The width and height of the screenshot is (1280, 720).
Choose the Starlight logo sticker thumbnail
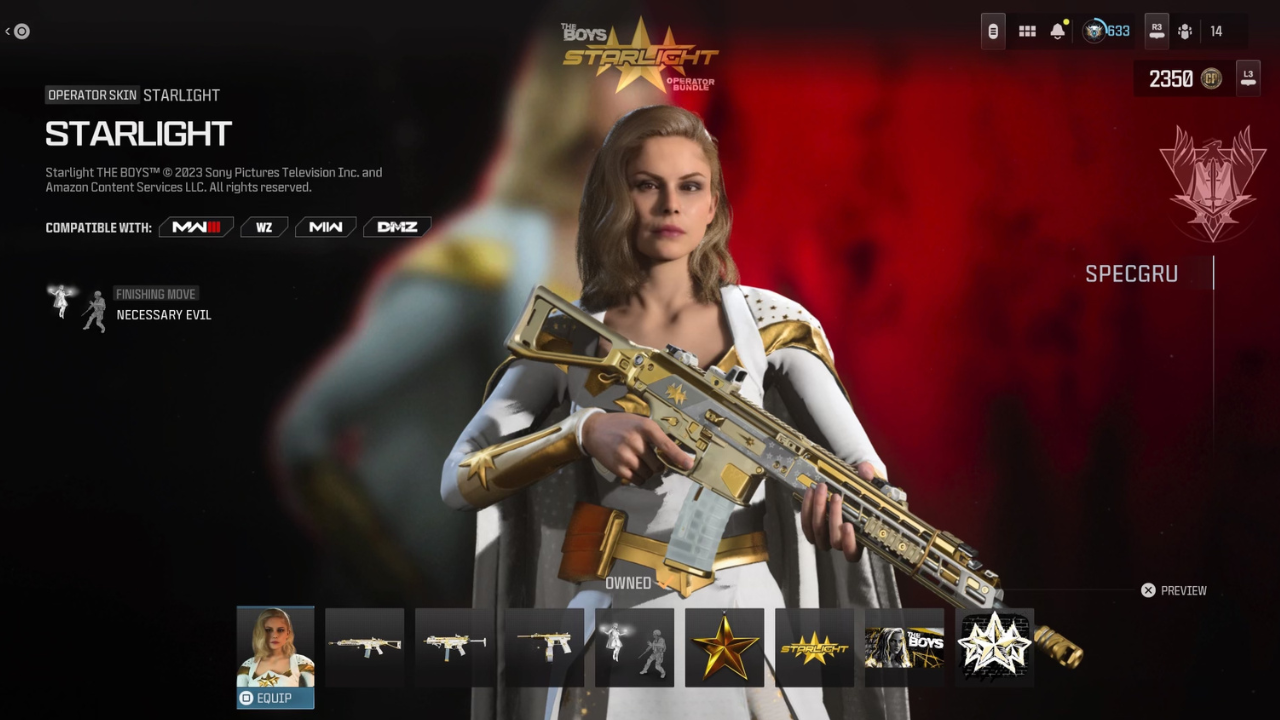[x=814, y=647]
